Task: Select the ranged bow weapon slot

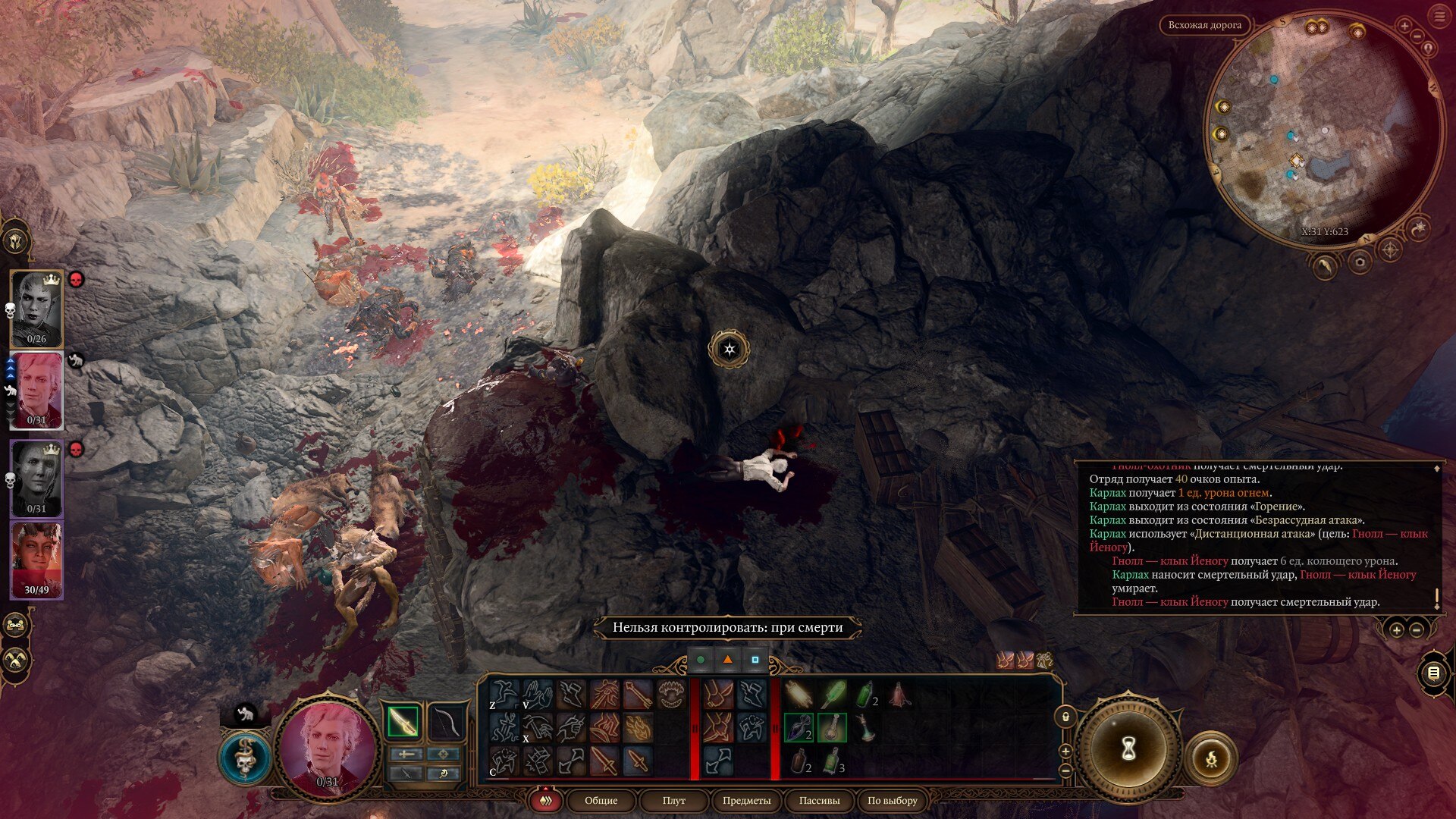Action: click(x=447, y=722)
